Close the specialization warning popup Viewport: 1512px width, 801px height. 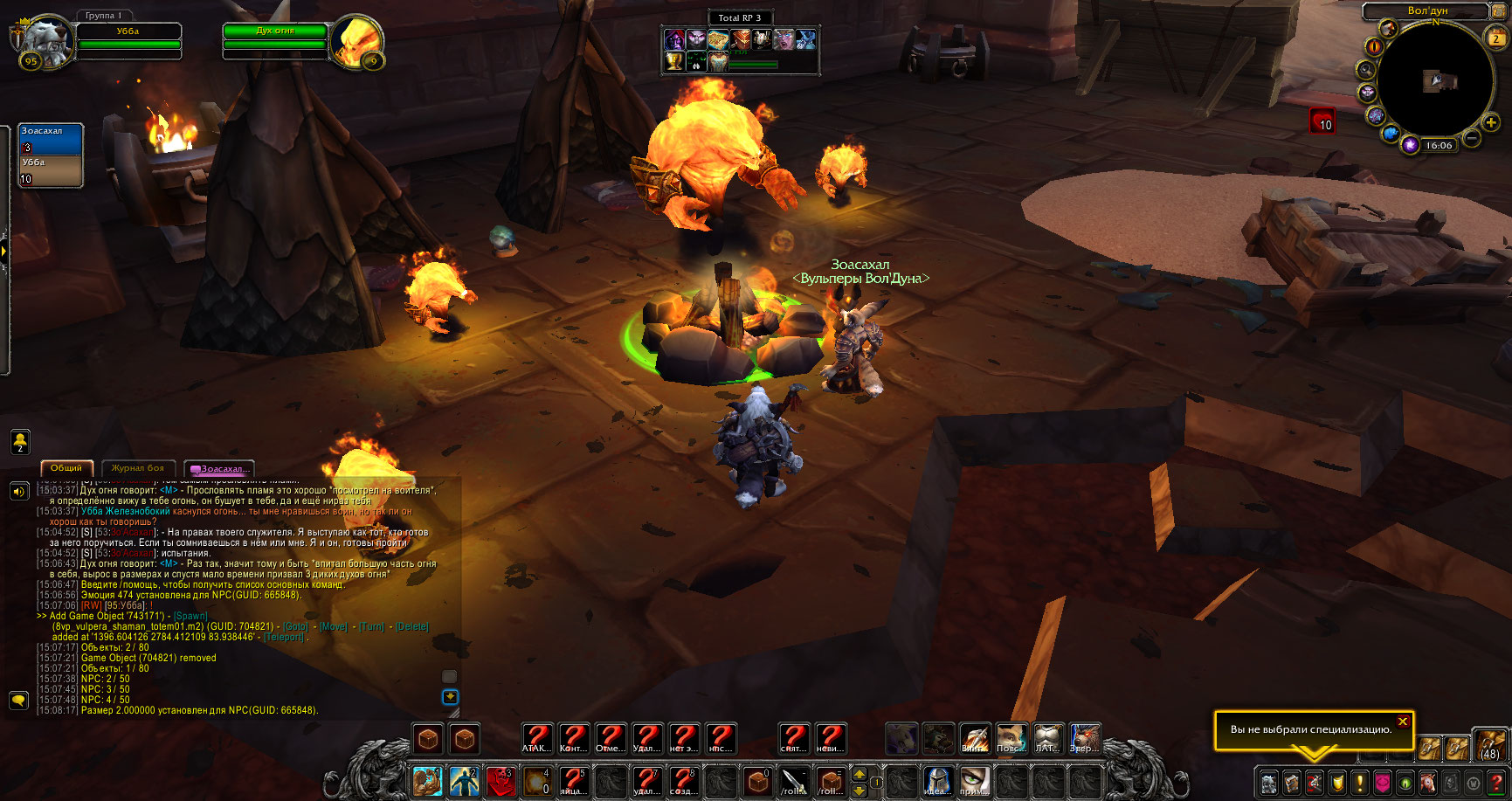[1402, 722]
